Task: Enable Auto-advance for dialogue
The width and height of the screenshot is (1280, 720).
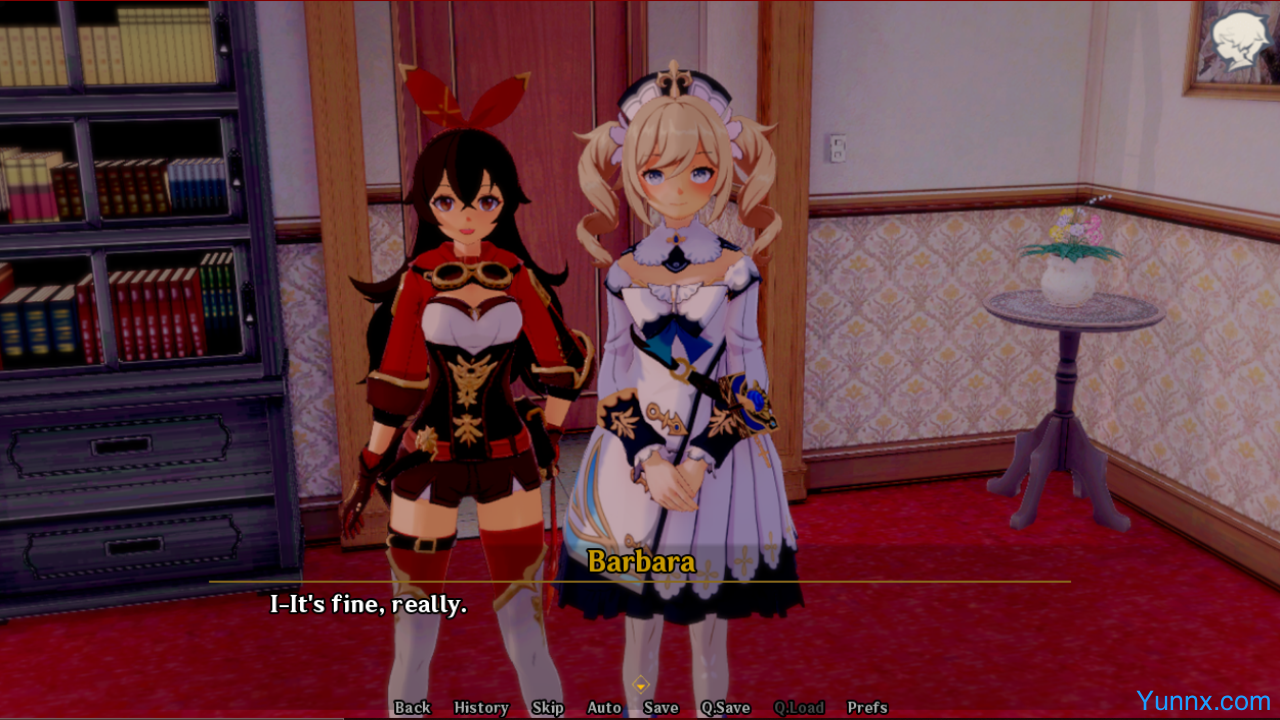Action: pyautogui.click(x=604, y=707)
